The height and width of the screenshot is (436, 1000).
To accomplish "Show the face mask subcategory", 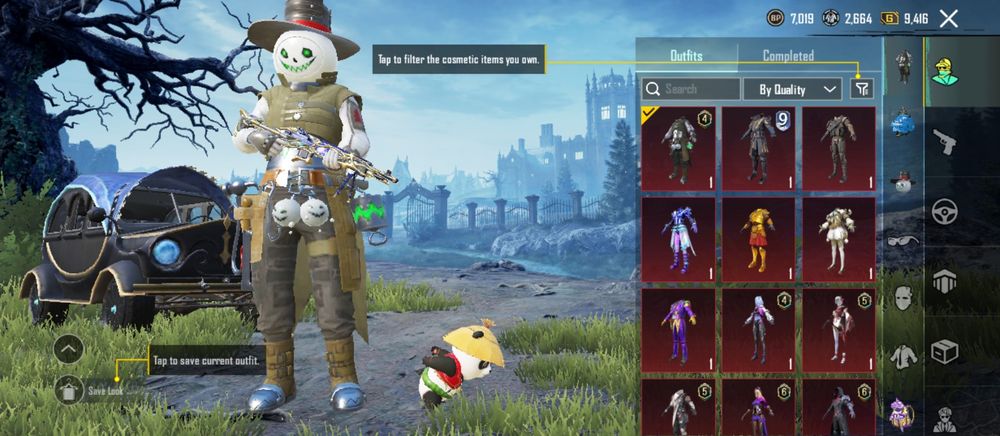I will click(903, 298).
